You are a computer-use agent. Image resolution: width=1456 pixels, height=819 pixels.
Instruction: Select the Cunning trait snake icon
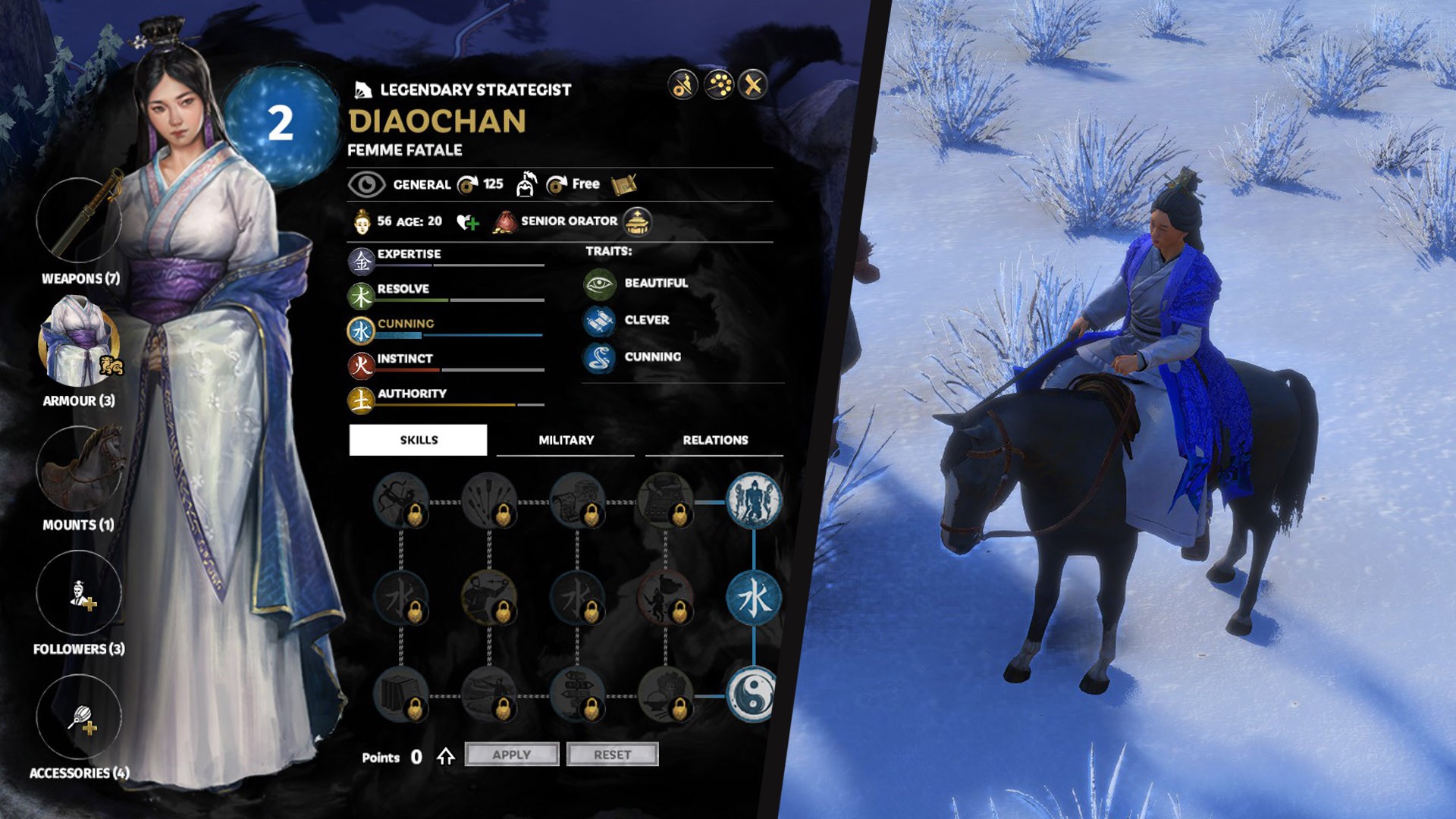(599, 357)
